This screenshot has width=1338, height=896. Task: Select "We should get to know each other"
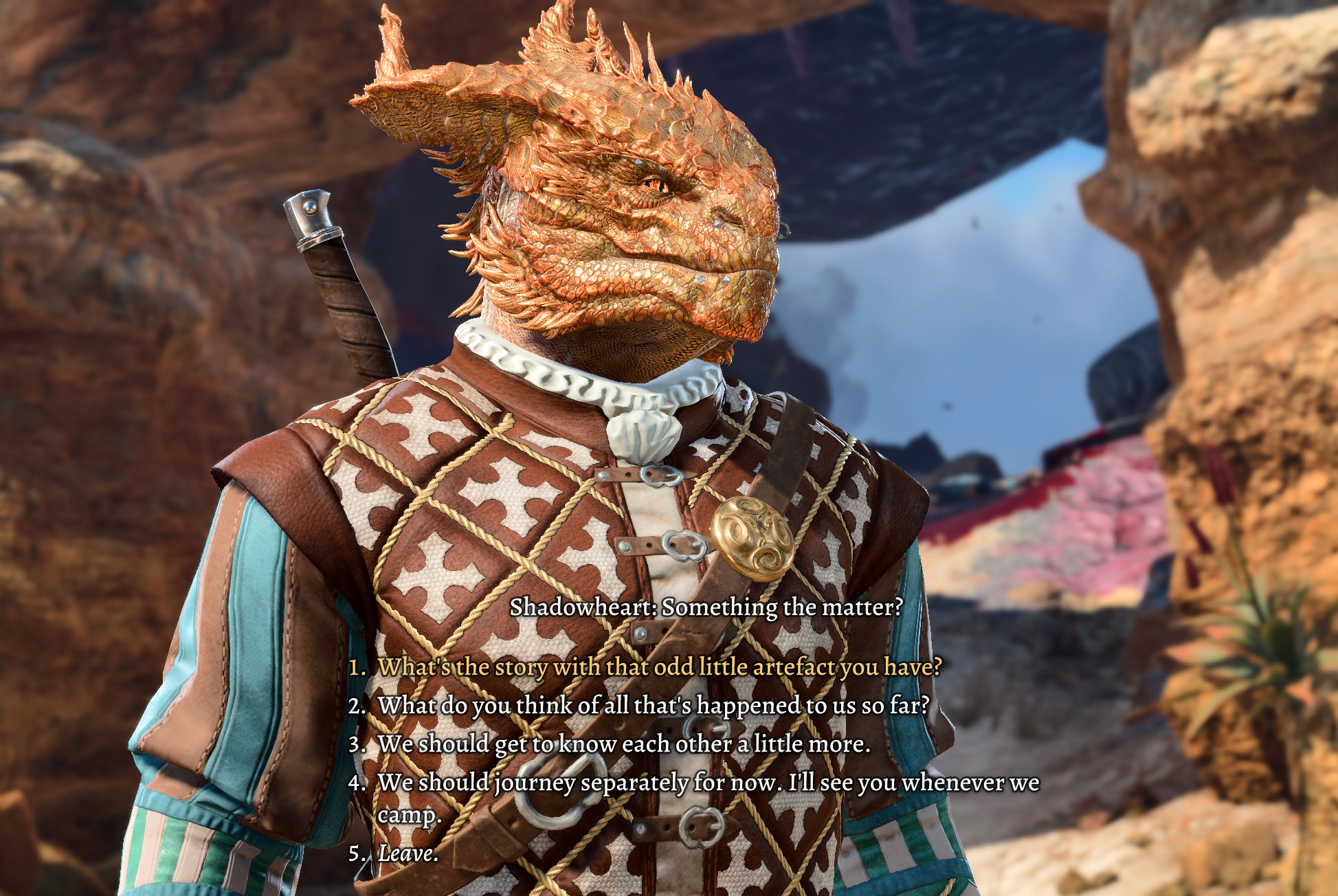click(x=623, y=744)
